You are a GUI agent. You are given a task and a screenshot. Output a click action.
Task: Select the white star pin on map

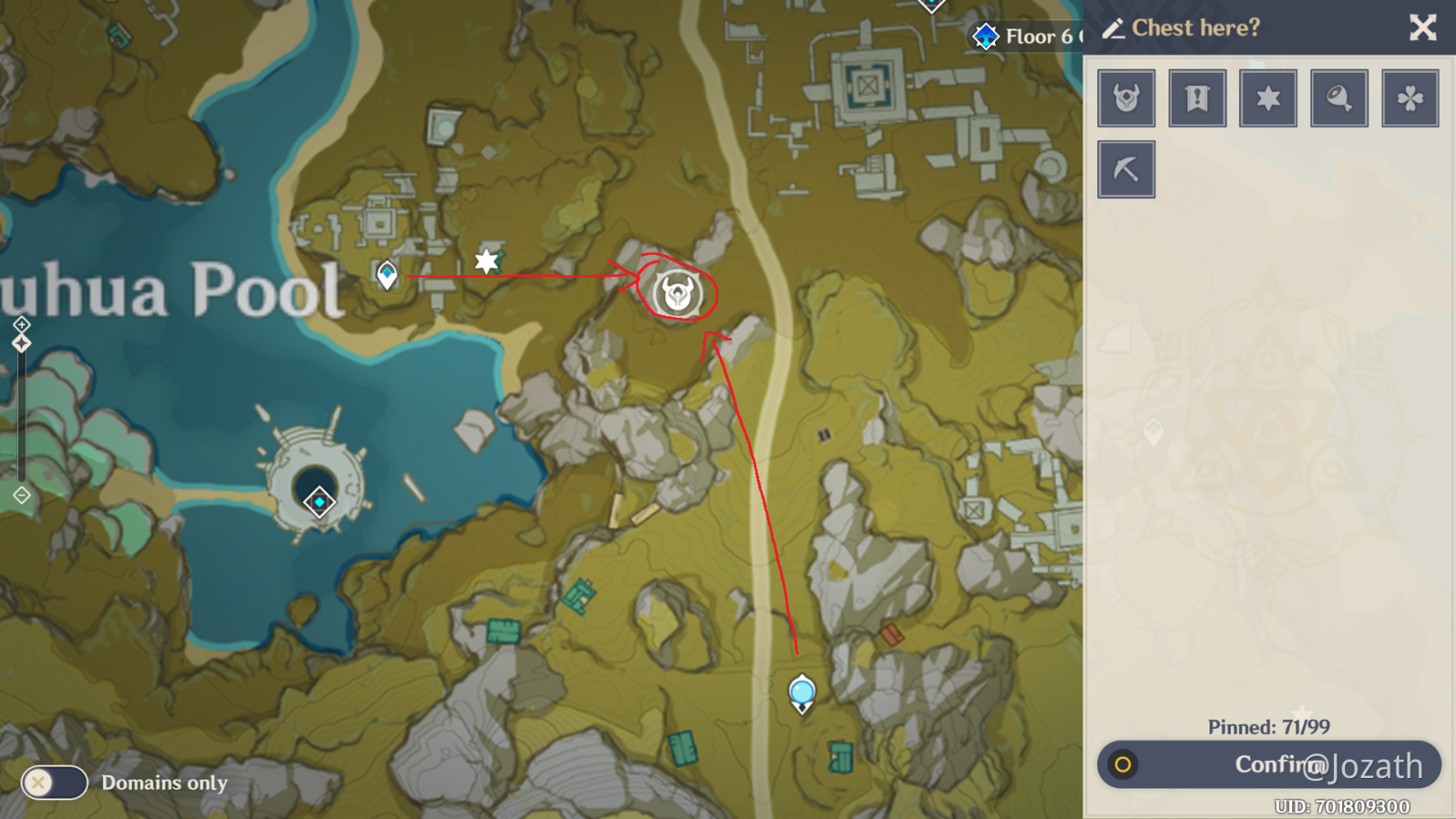coord(486,261)
